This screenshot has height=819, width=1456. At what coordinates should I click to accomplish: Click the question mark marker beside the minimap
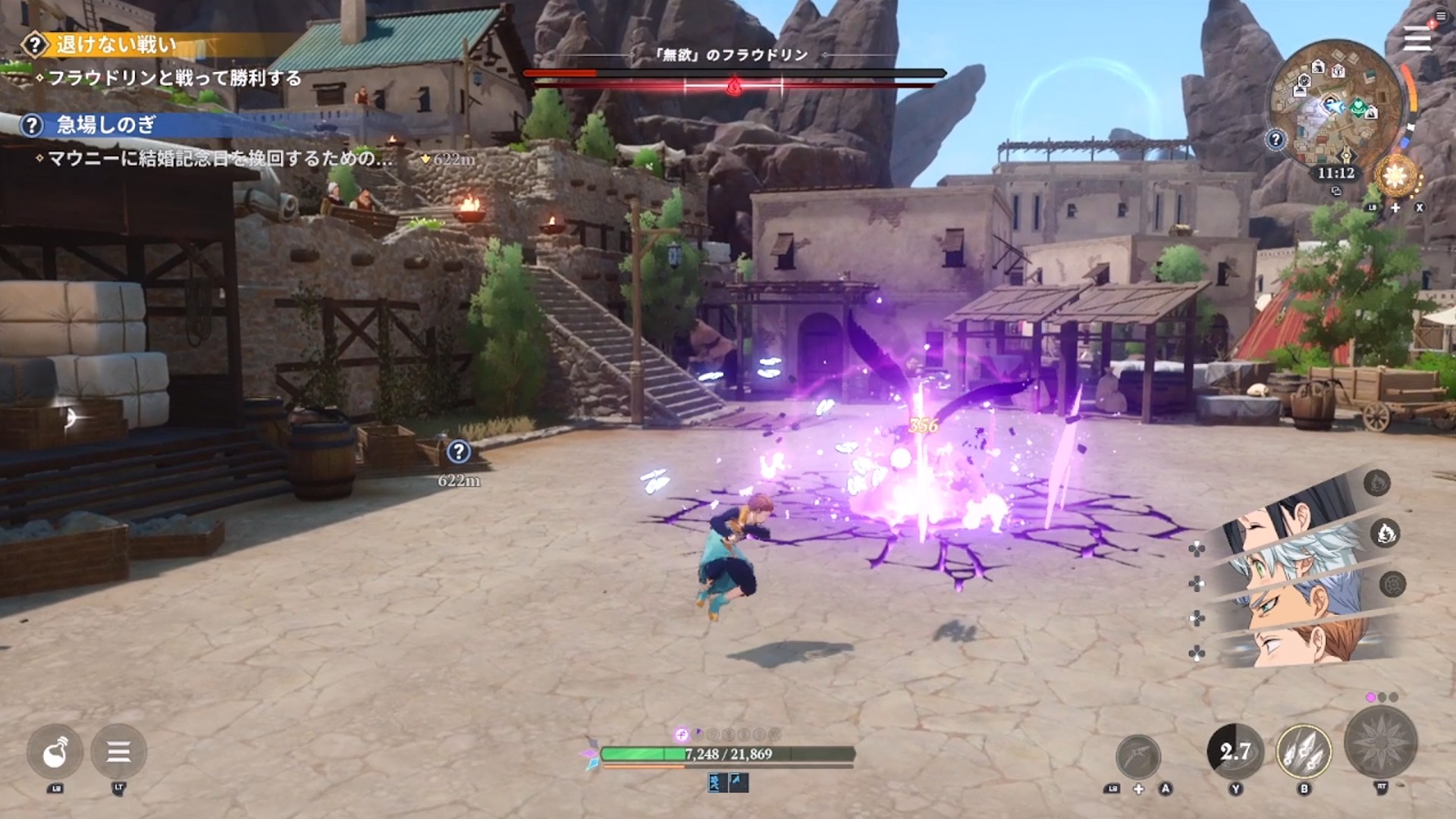1276,140
